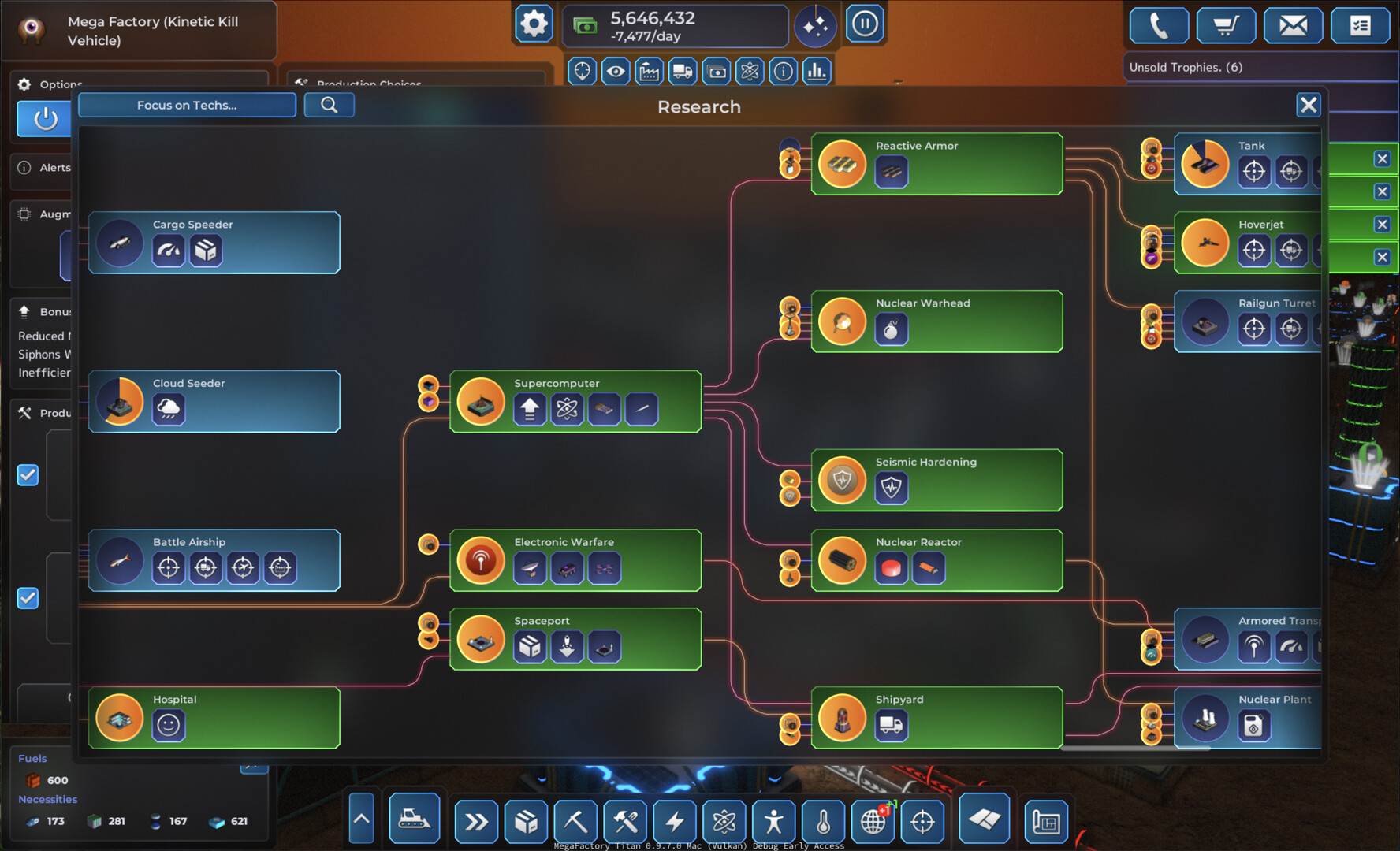Open the gear settings button
The image size is (1400, 851).
click(x=534, y=24)
